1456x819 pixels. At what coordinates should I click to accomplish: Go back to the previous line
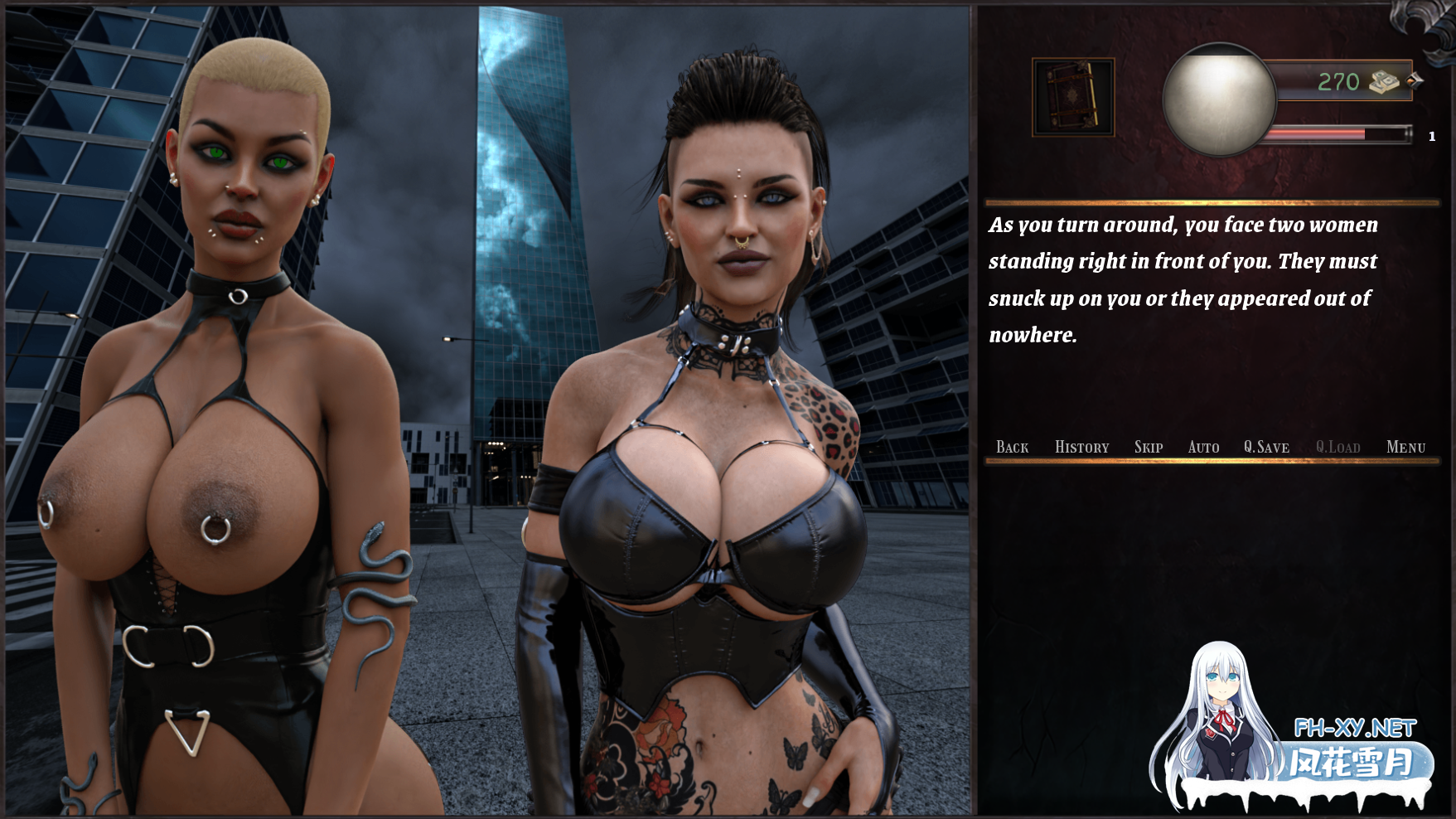(1012, 448)
